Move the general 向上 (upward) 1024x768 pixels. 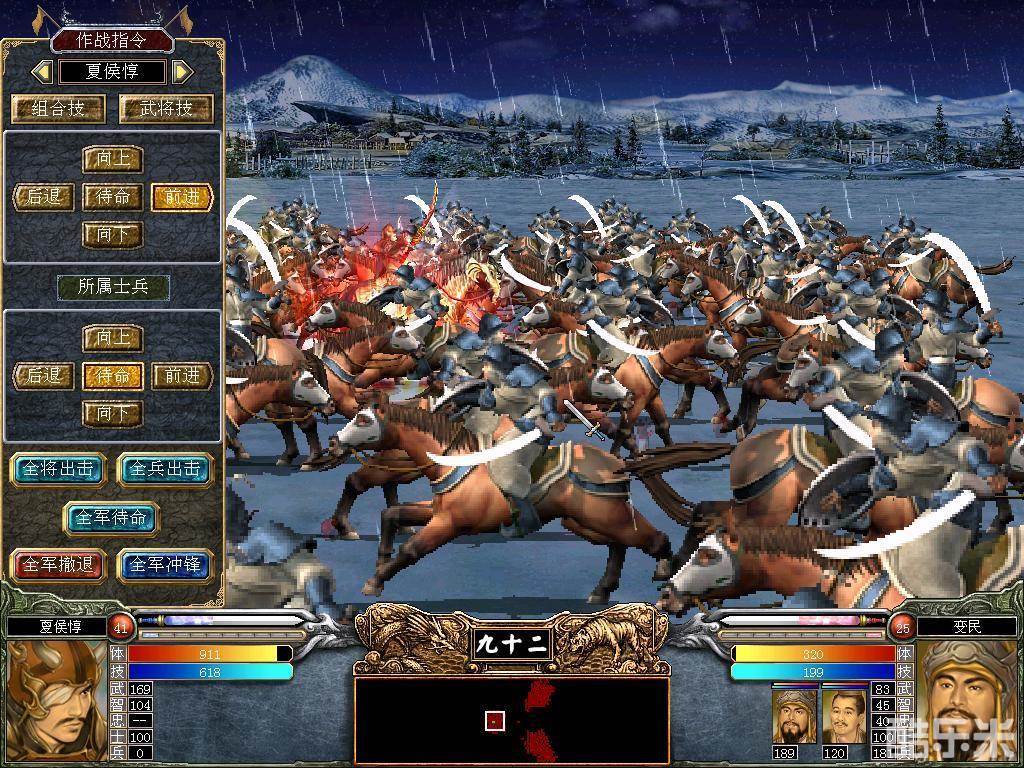click(113, 160)
